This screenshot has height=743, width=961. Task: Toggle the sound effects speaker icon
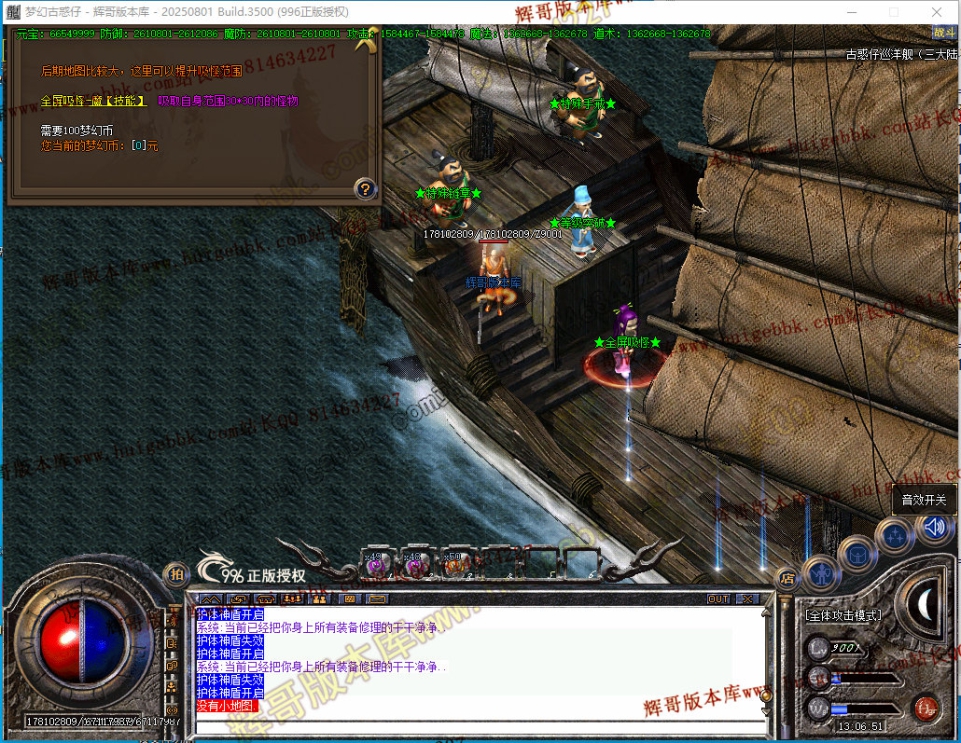point(935,527)
